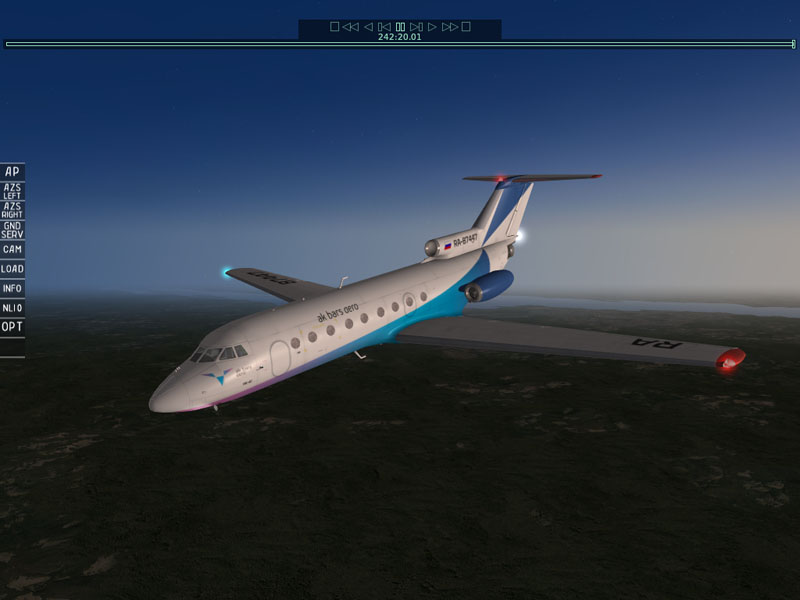Open the AZS LEFT panel
Viewport: 800px width, 600px height.
pyautogui.click(x=12, y=191)
